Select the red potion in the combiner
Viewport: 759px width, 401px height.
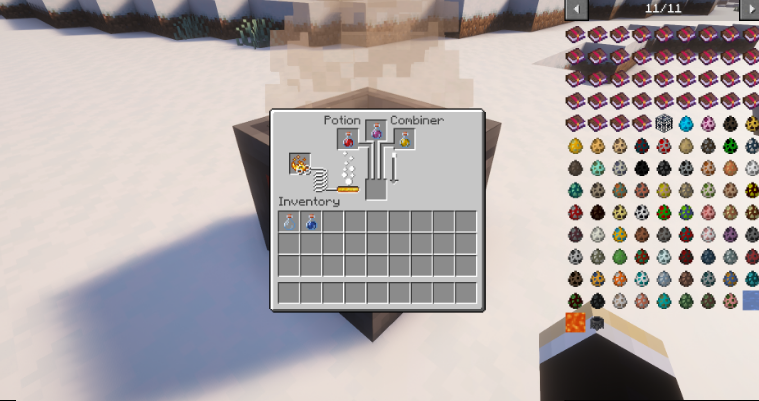[348, 140]
